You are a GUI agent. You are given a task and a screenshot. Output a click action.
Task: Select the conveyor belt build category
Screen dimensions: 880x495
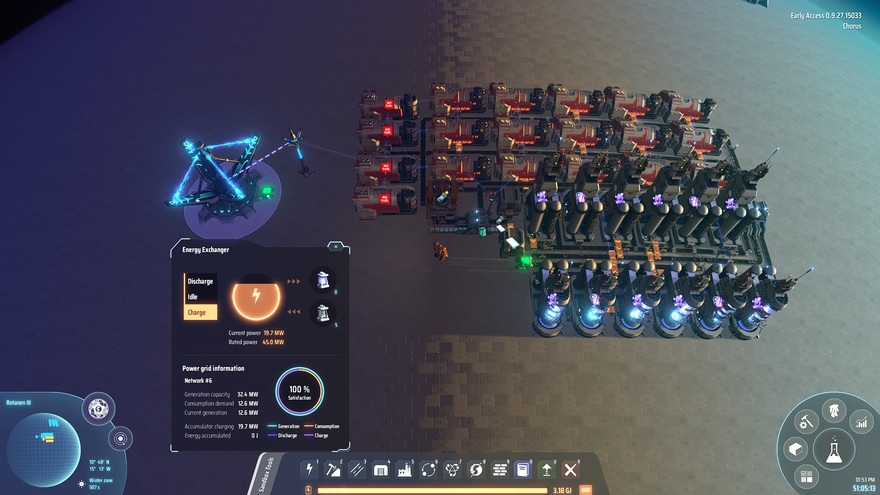pyautogui.click(x=357, y=469)
